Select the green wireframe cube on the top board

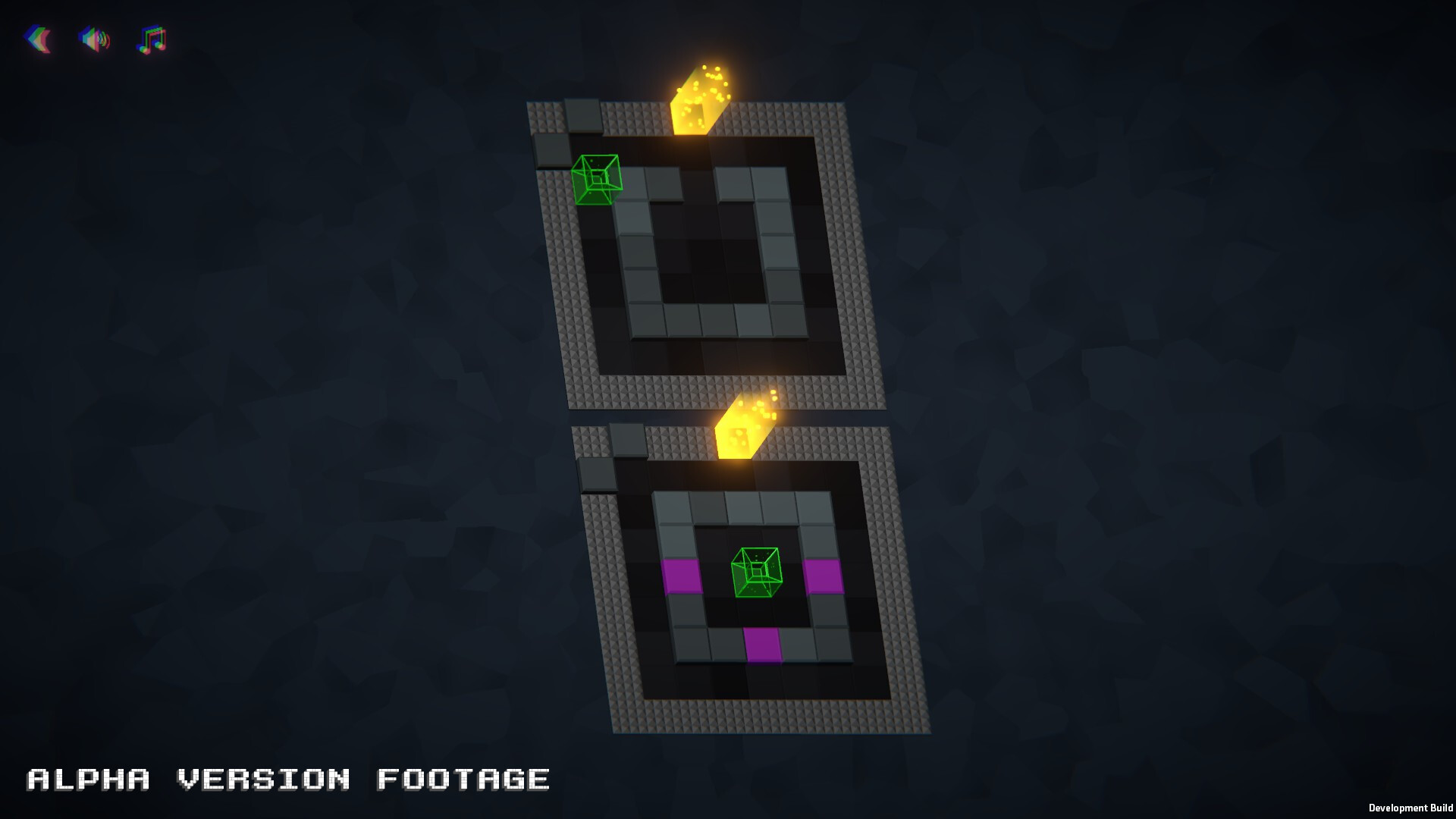[x=596, y=178]
